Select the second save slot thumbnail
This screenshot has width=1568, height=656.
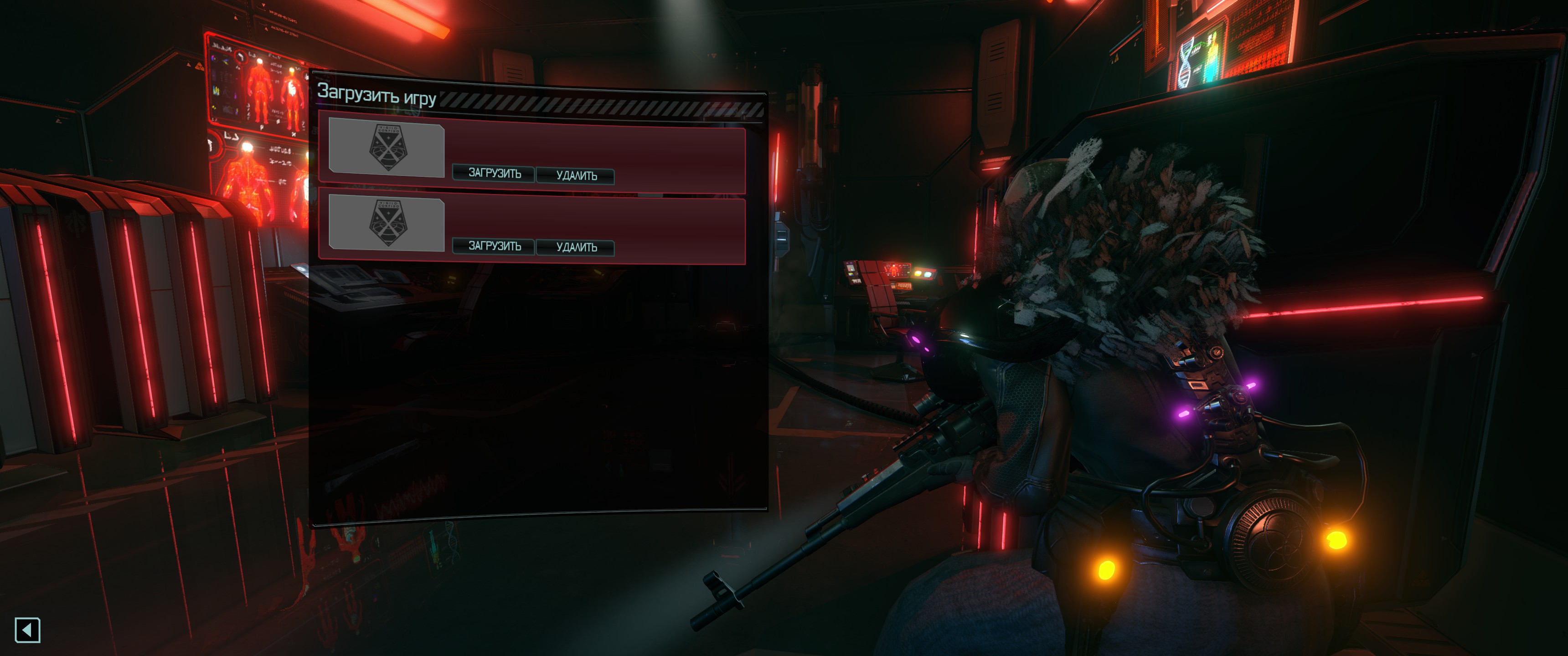tap(387, 223)
